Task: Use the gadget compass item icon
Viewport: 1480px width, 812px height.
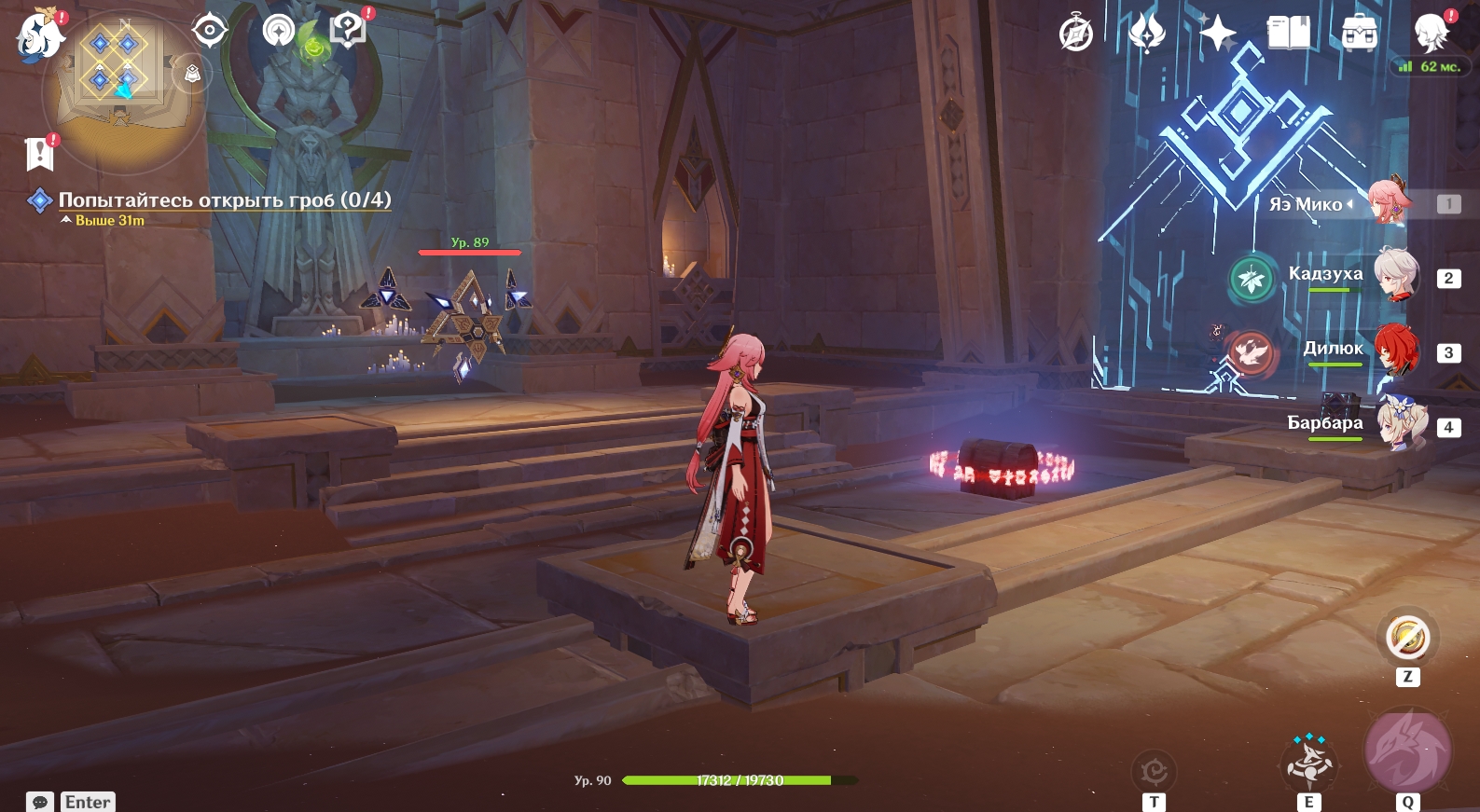Action: (x=1407, y=639)
